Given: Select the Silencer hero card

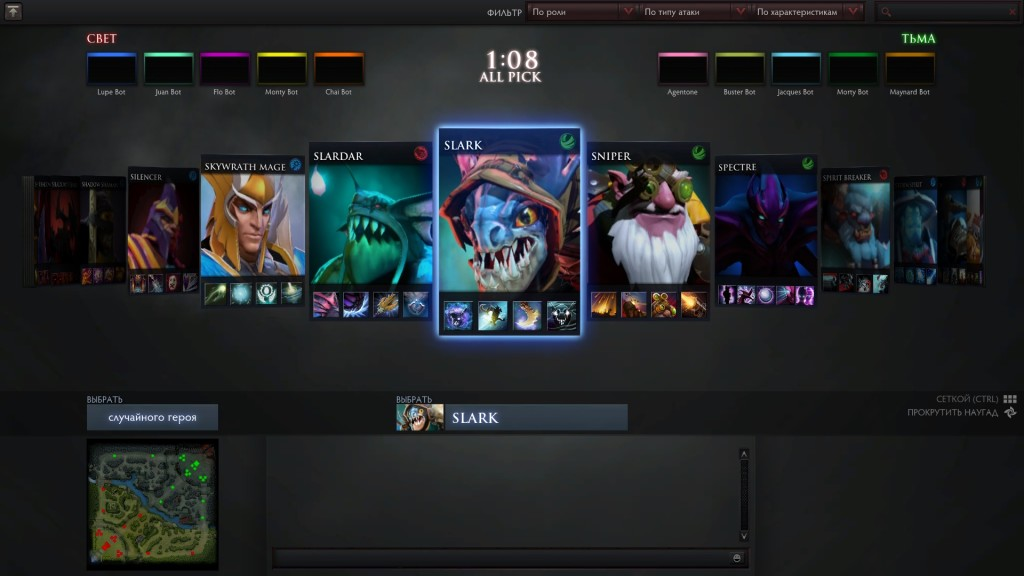Looking at the screenshot, I should click(160, 228).
